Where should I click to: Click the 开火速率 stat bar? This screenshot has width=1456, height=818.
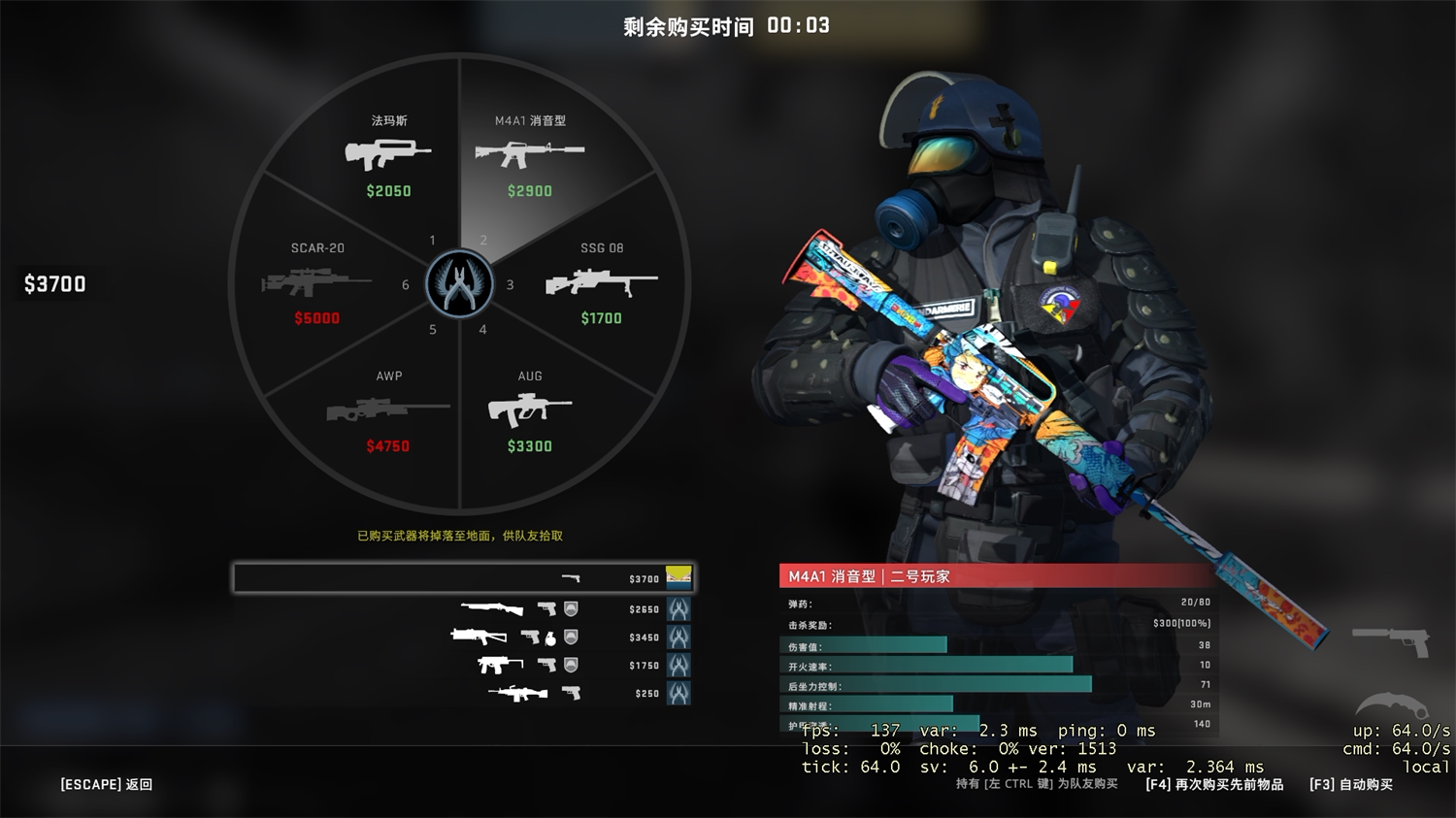(x=922, y=666)
